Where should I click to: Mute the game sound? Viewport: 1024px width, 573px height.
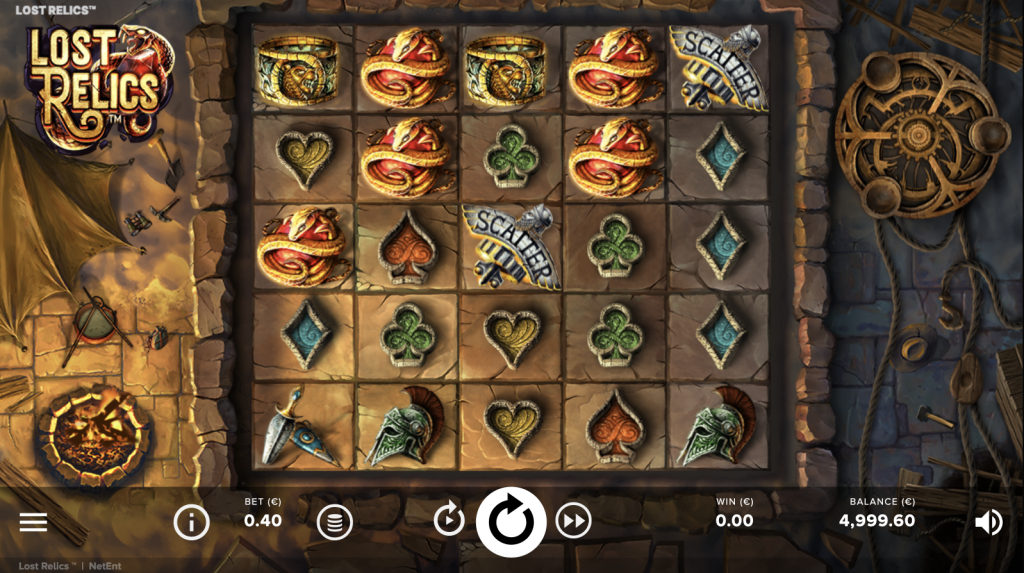pyautogui.click(x=988, y=521)
